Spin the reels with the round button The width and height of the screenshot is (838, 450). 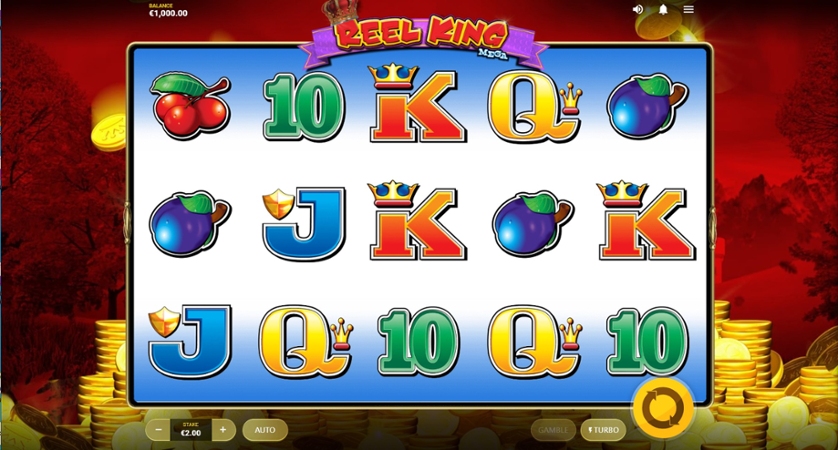(x=662, y=406)
